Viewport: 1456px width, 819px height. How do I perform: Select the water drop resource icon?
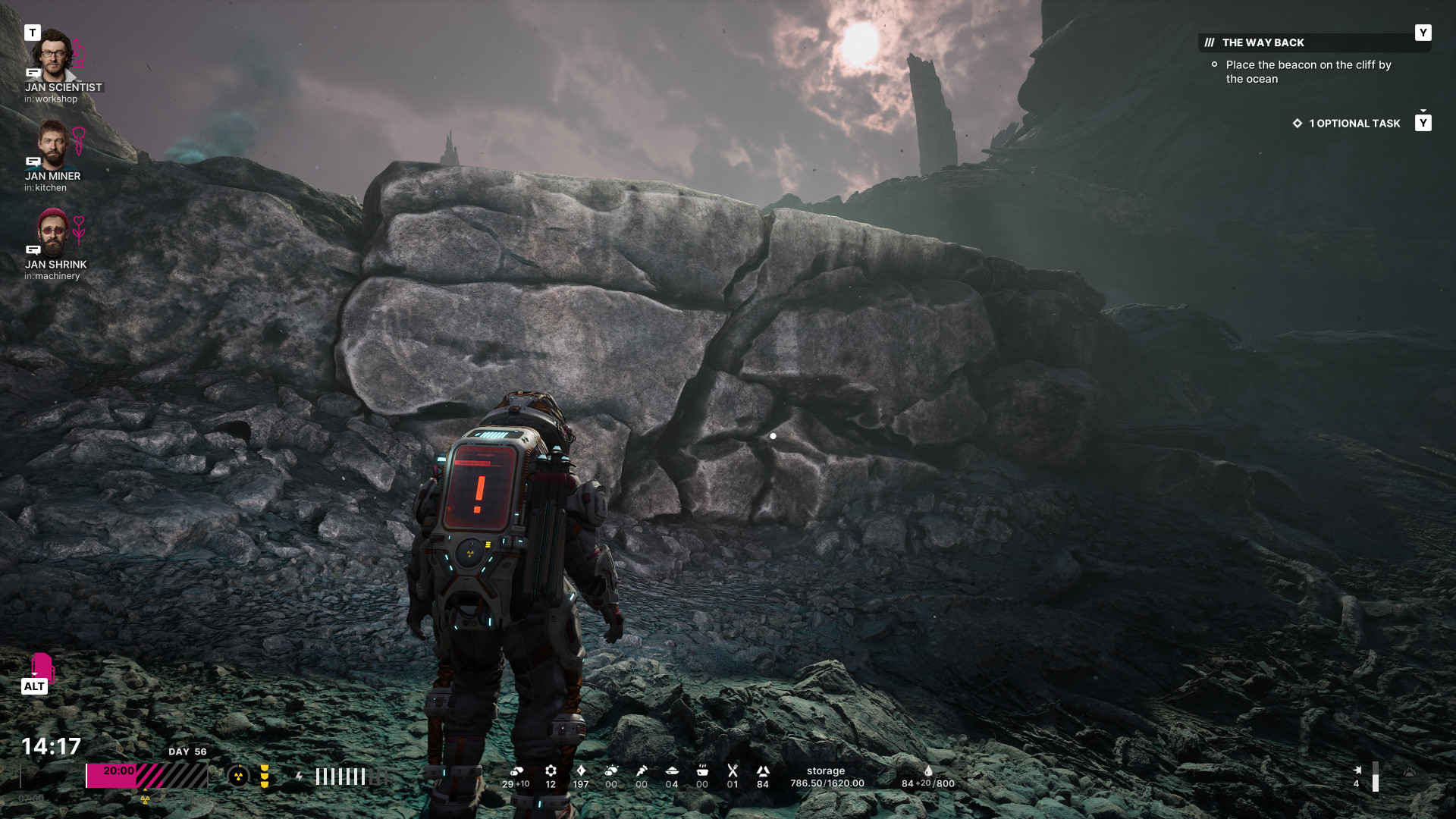(x=928, y=770)
